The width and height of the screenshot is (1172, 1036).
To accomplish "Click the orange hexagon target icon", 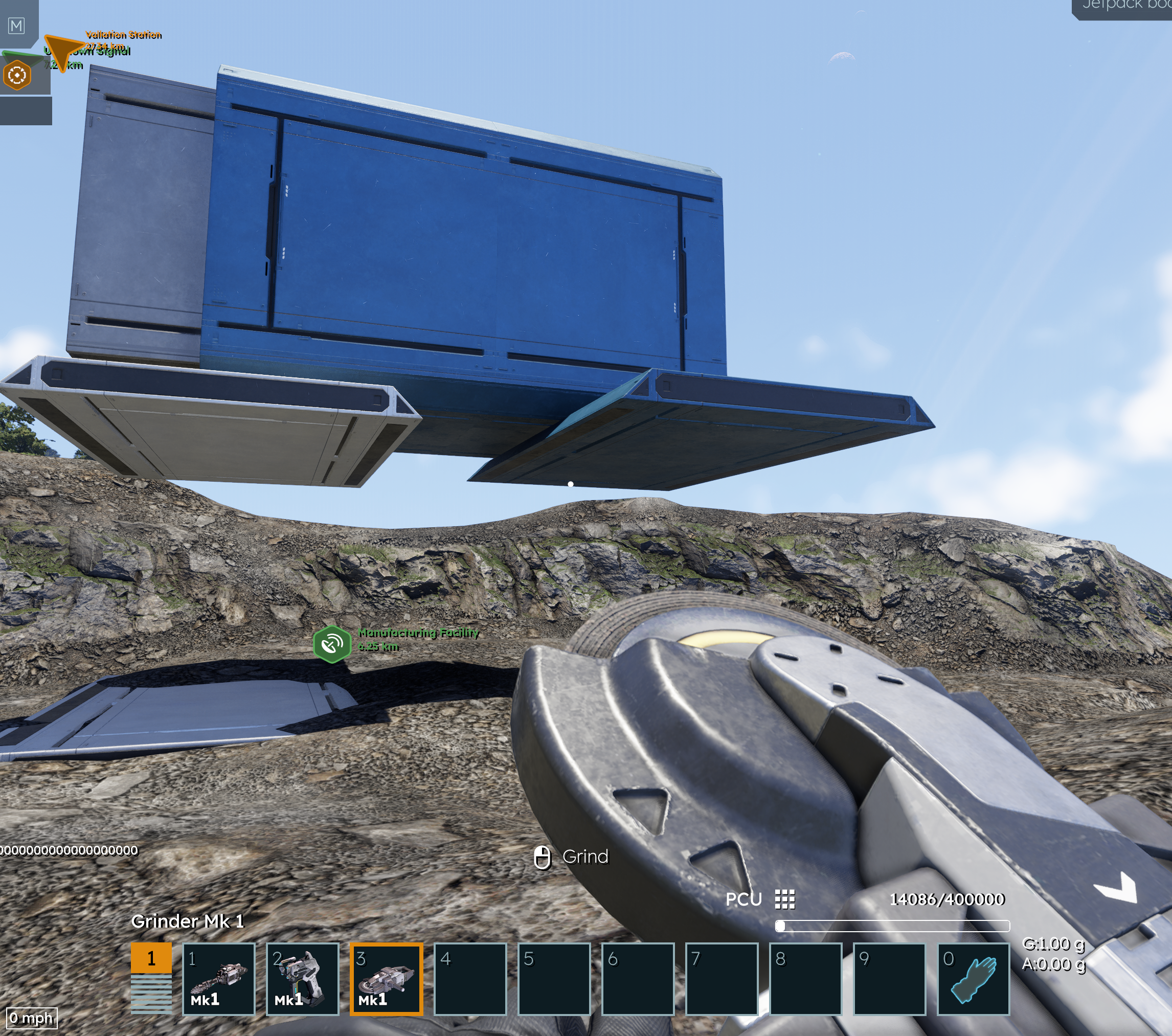I will (17, 75).
